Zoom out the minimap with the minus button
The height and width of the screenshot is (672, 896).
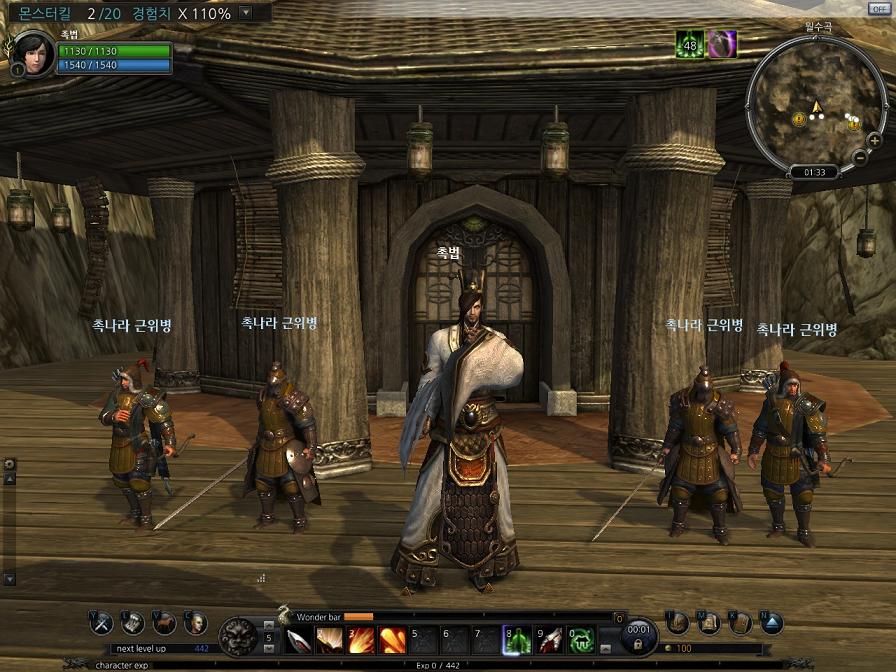(860, 156)
